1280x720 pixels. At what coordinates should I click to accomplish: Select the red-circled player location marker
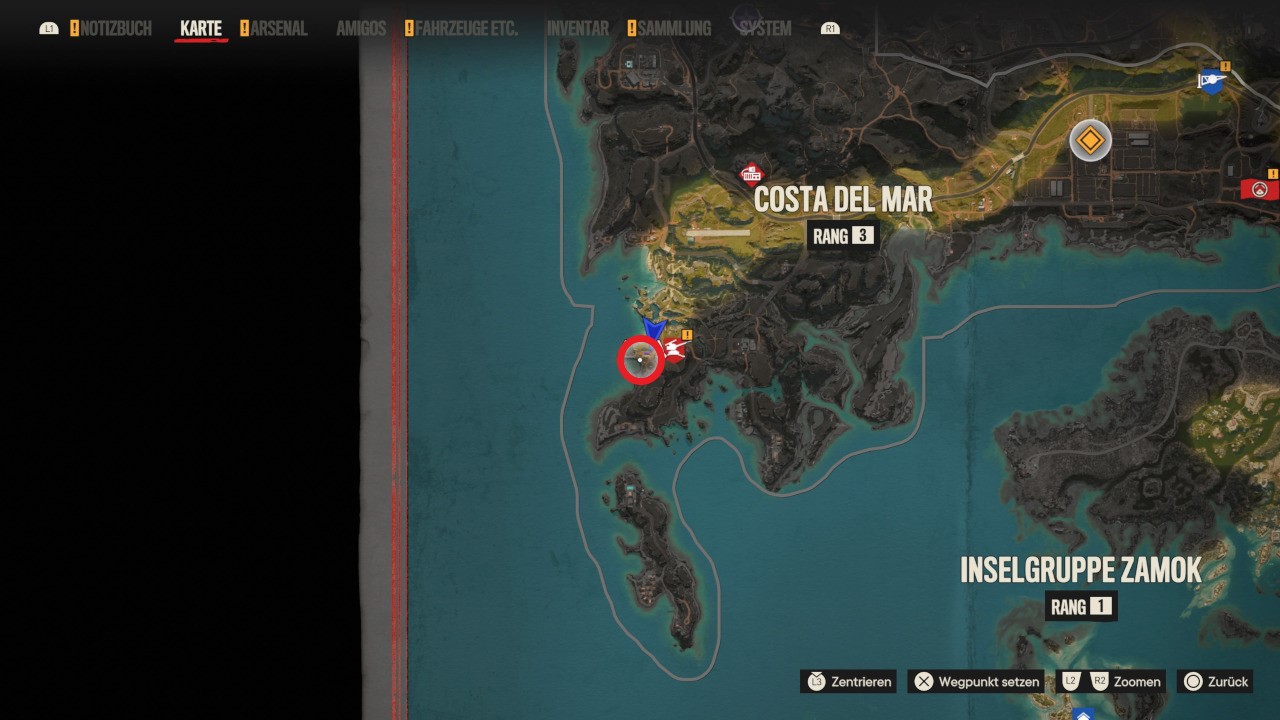point(641,360)
